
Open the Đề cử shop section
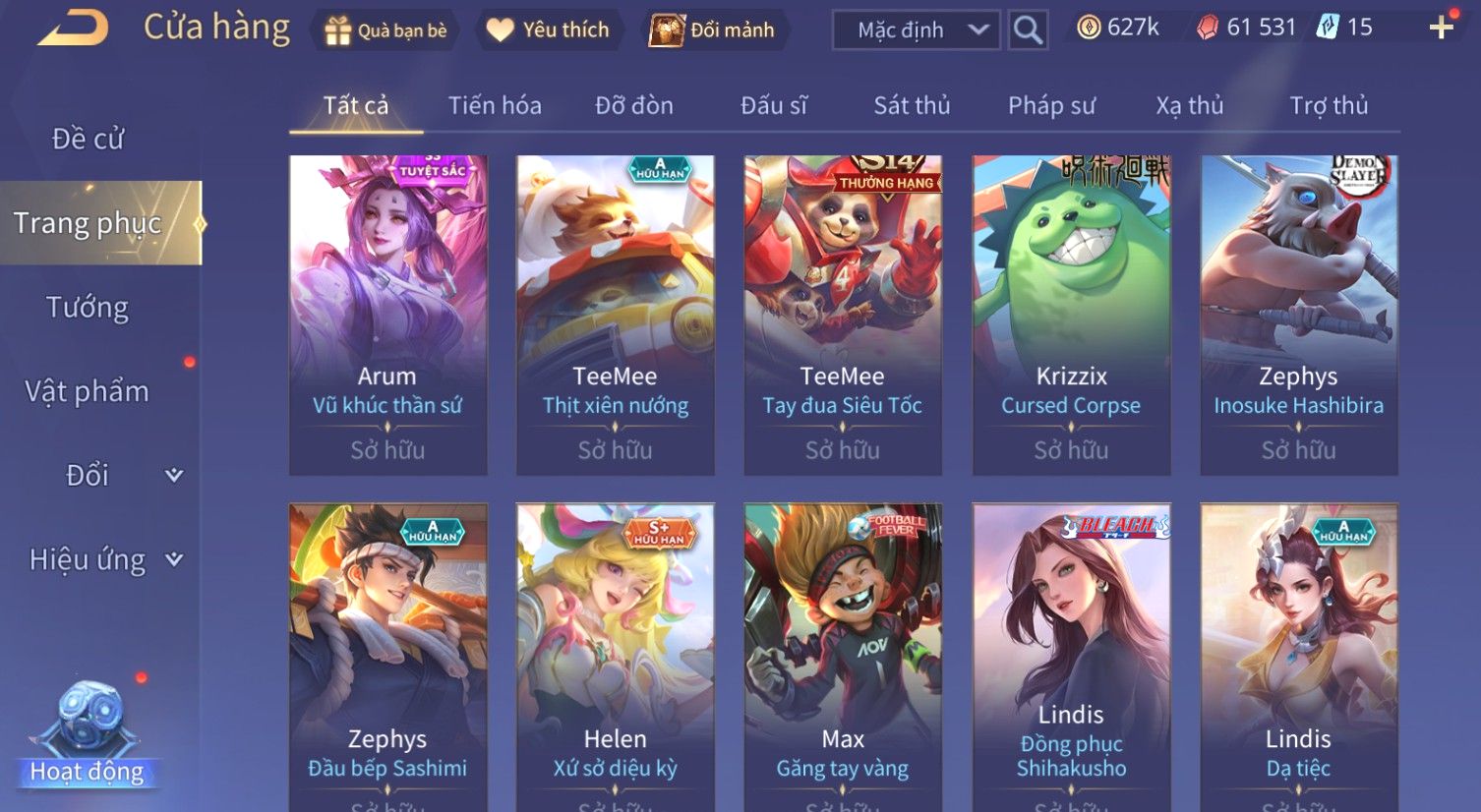click(89, 140)
